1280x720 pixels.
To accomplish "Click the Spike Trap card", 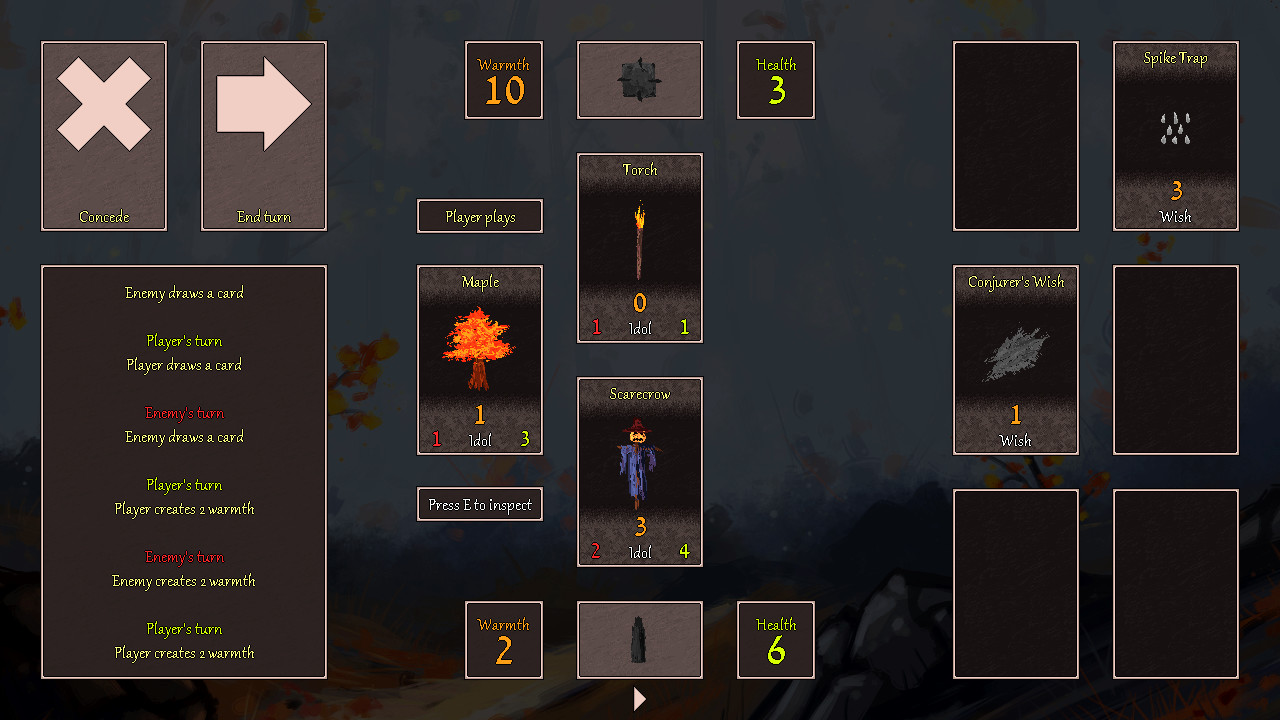I will pyautogui.click(x=1175, y=136).
